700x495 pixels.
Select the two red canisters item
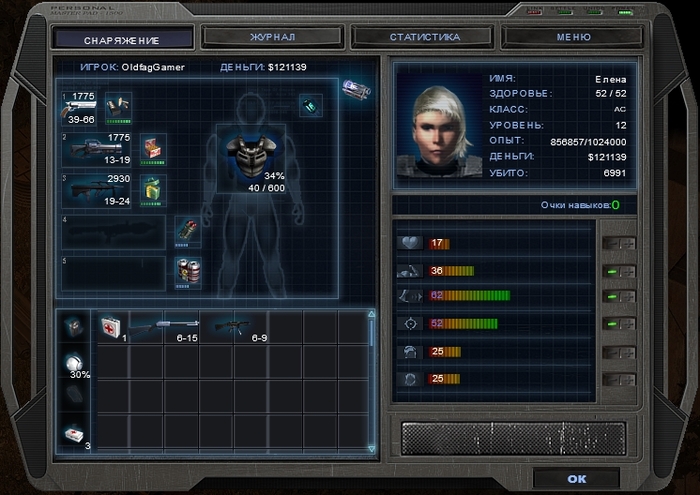tap(187, 270)
